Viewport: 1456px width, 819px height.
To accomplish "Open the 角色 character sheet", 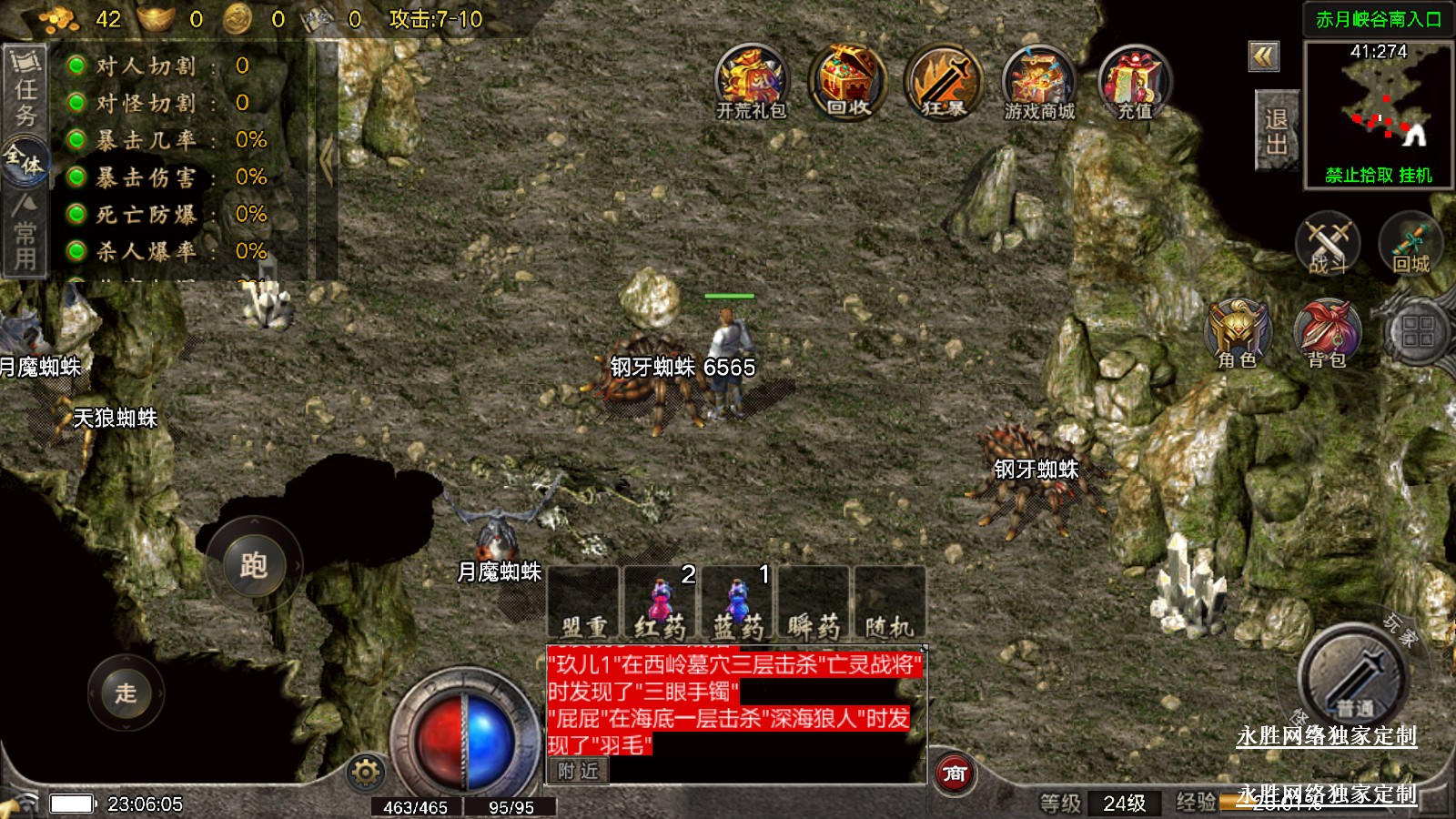I will [x=1238, y=333].
